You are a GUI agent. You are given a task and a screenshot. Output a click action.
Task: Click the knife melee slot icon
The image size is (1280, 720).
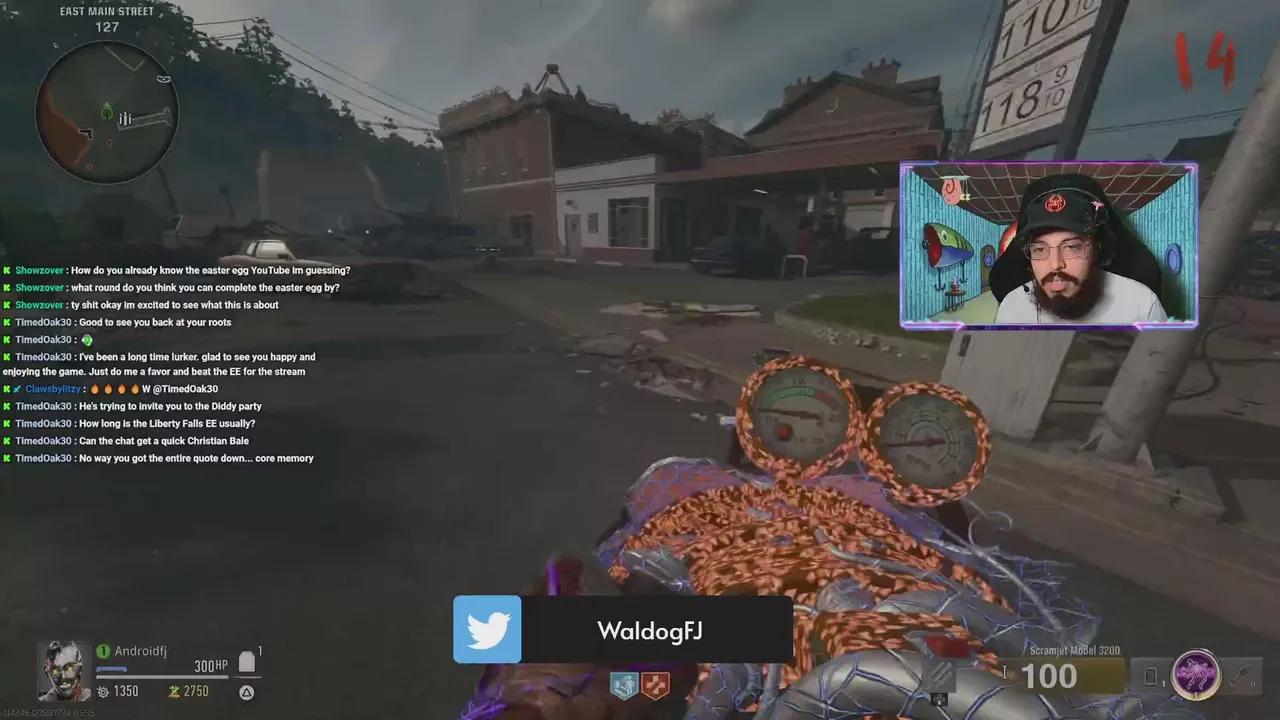pos(1241,673)
